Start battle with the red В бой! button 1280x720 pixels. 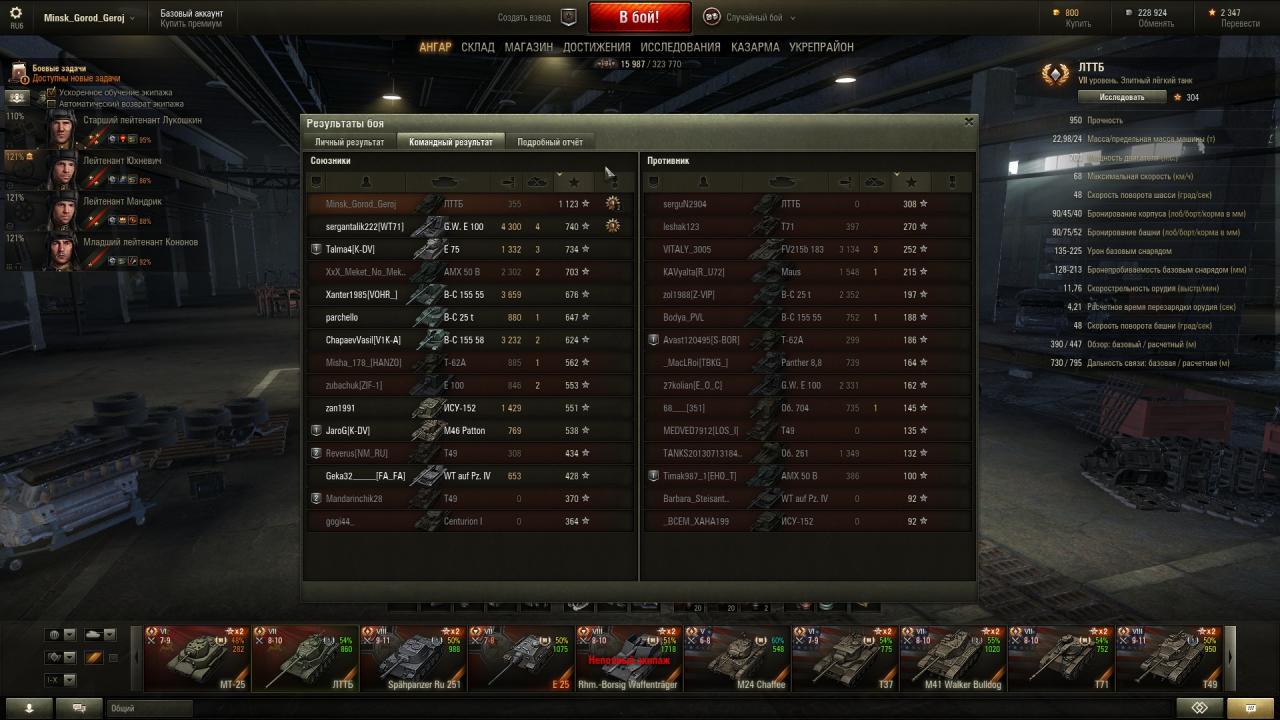pyautogui.click(x=639, y=17)
